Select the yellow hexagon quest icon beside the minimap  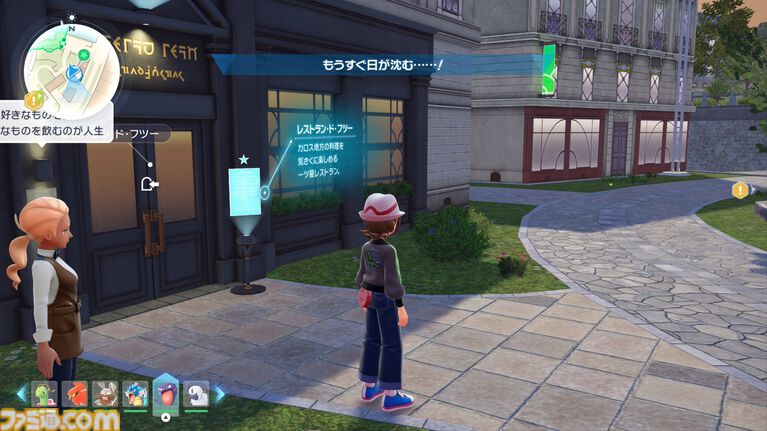coord(32,98)
